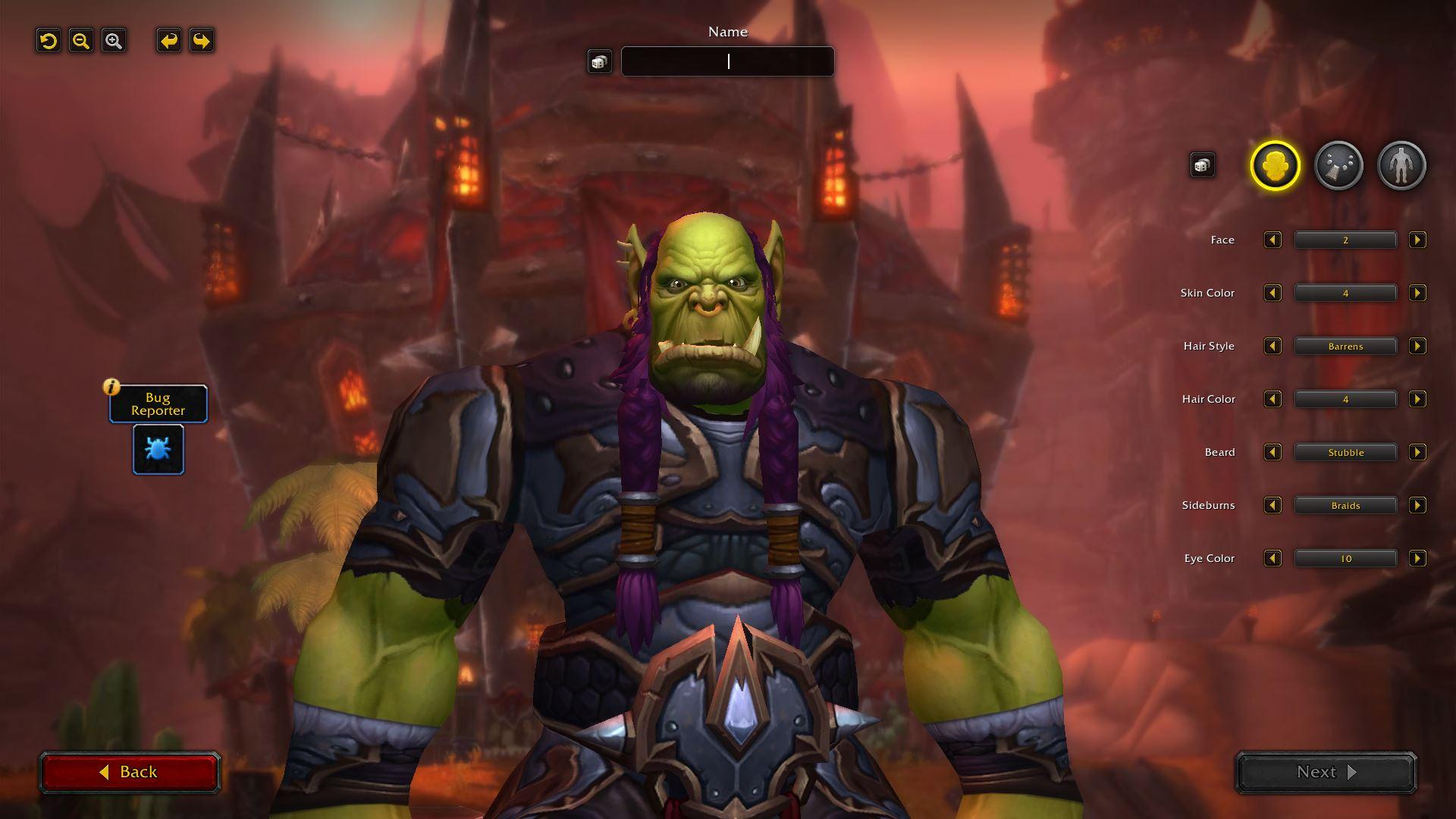Viewport: 1456px width, 819px height.
Task: Choose next Face option
Action: click(x=1417, y=240)
